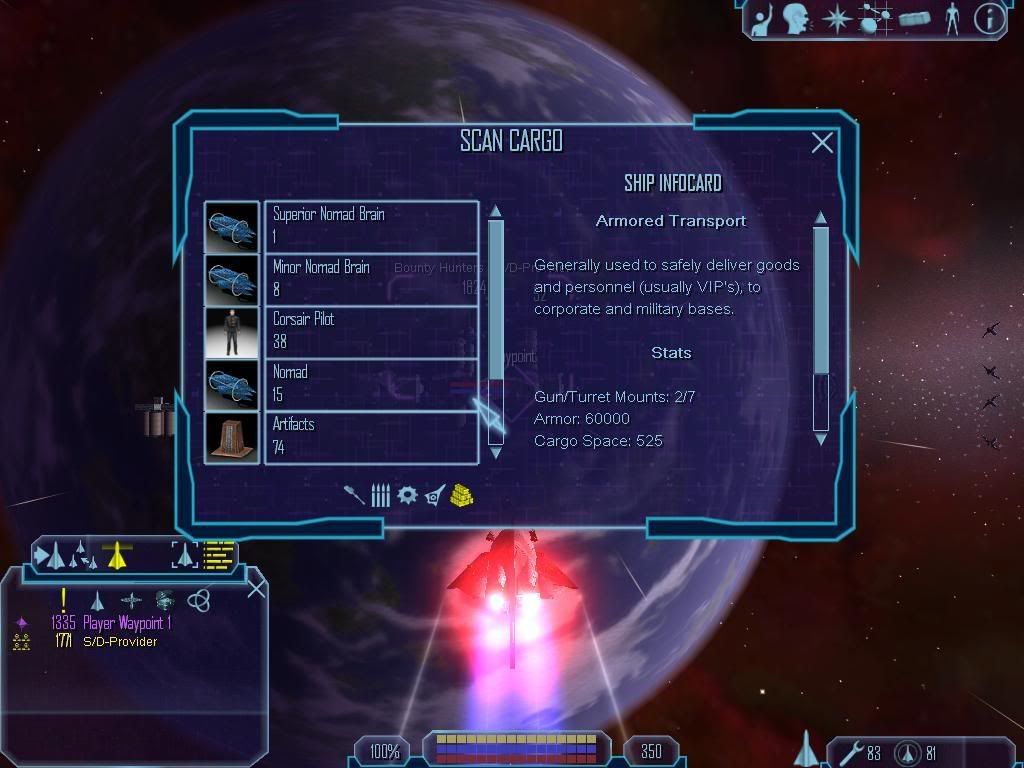The width and height of the screenshot is (1024, 768).
Task: Click the wrench repair kit icon
Action: [x=852, y=752]
